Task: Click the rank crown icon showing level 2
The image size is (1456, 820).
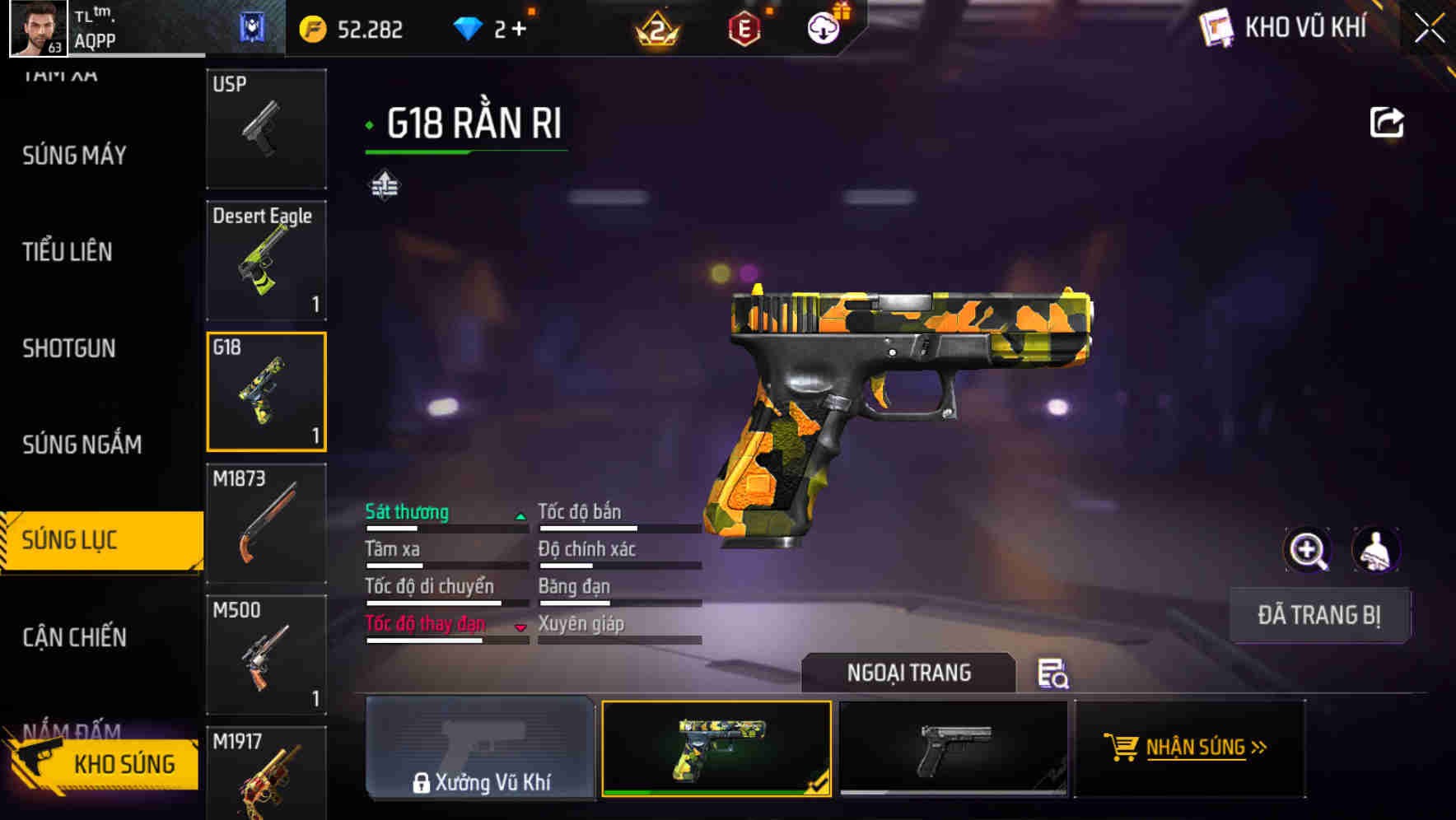Action: click(x=656, y=29)
